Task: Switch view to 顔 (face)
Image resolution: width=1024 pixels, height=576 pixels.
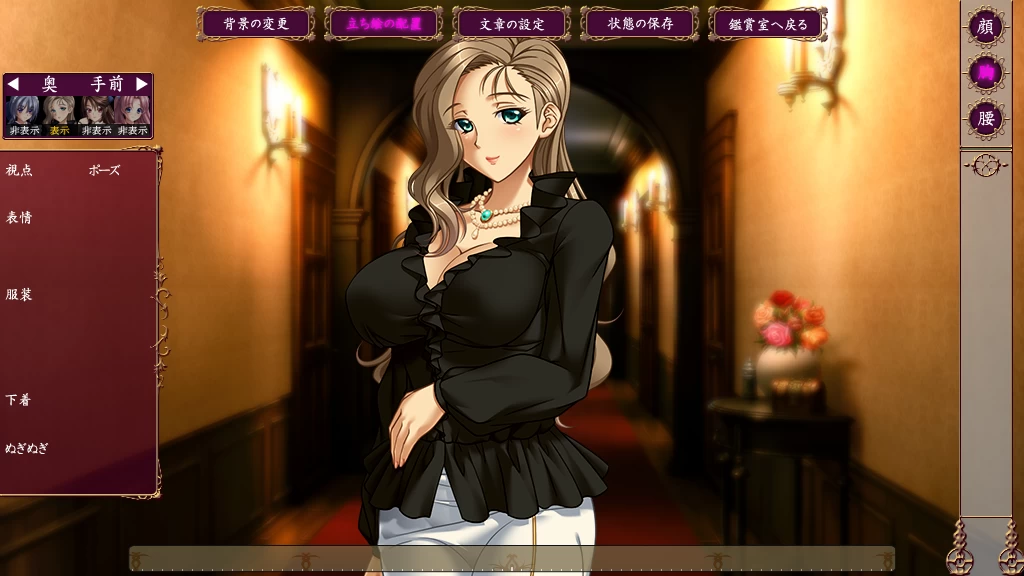Action: click(986, 25)
